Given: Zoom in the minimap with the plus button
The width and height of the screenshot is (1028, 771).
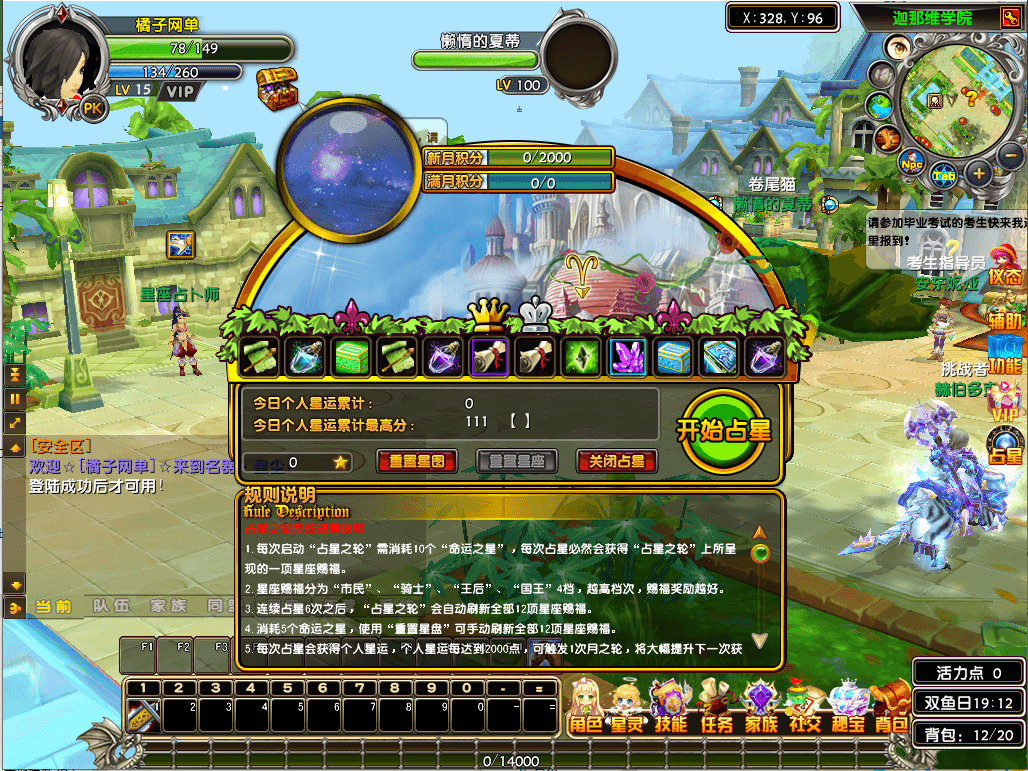Looking at the screenshot, I should point(978,174).
